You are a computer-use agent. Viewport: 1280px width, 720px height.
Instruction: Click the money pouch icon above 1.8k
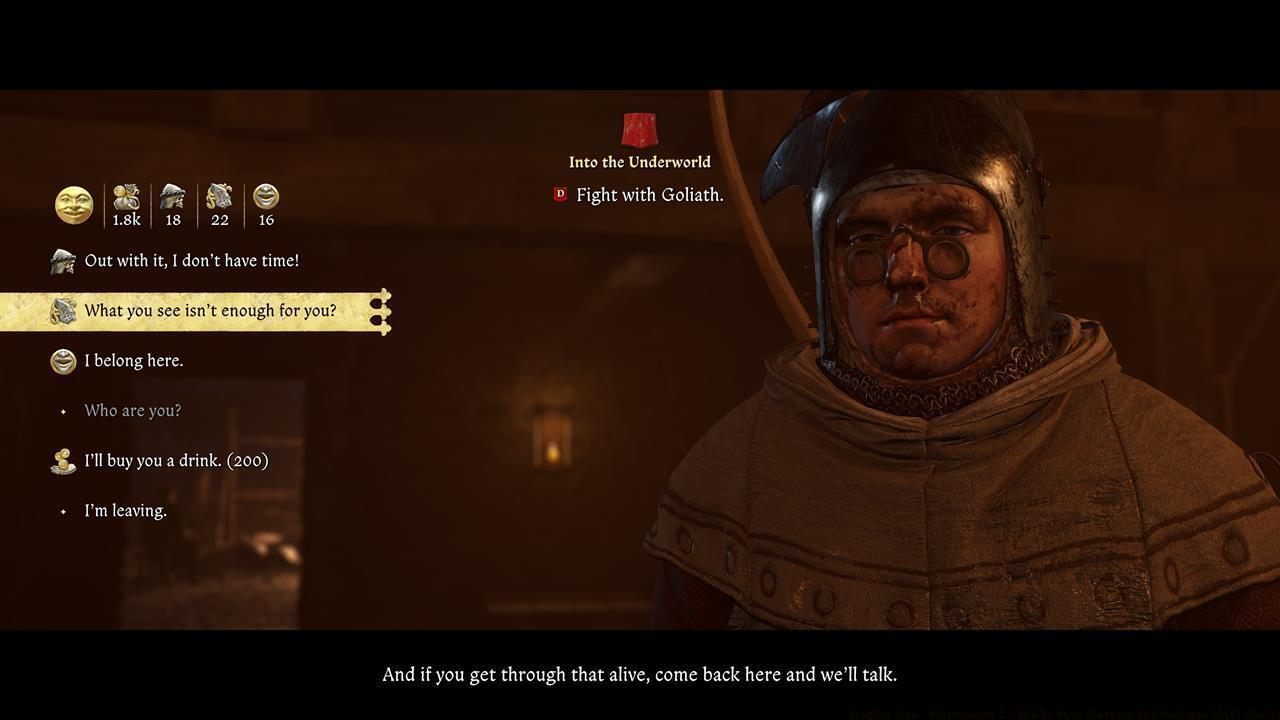[126, 196]
